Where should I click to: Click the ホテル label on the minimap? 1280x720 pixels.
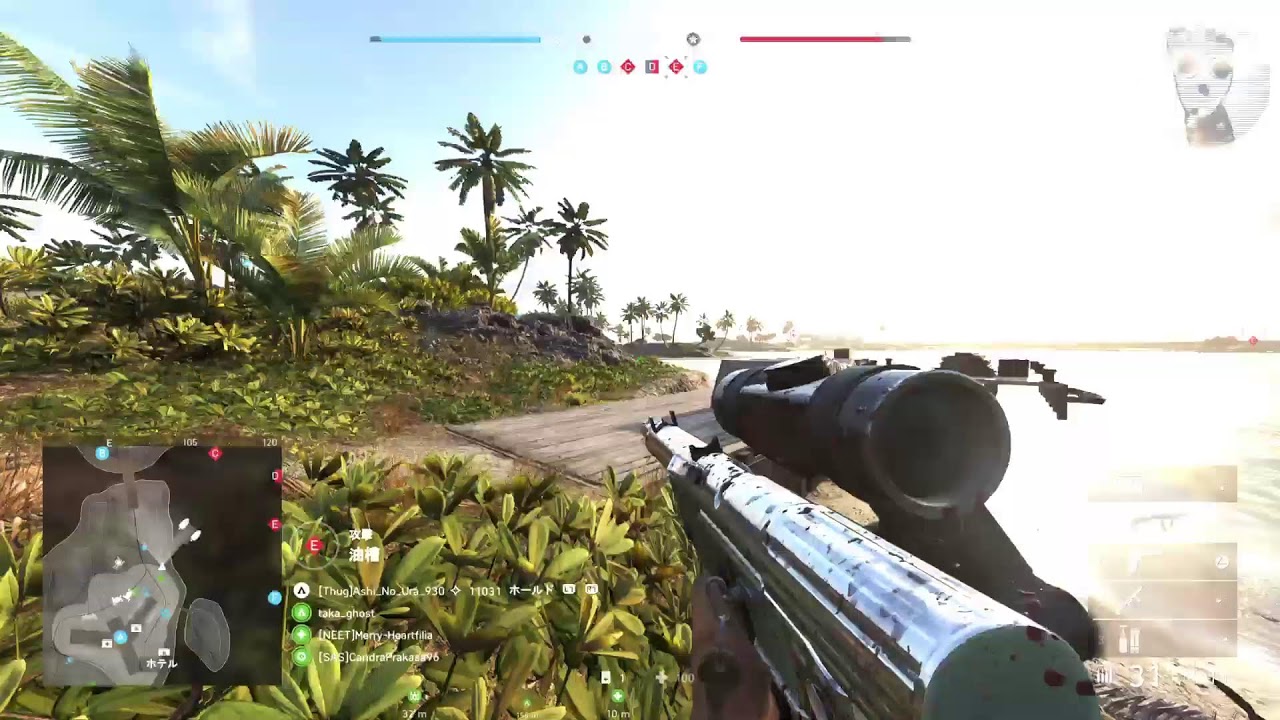[x=161, y=663]
